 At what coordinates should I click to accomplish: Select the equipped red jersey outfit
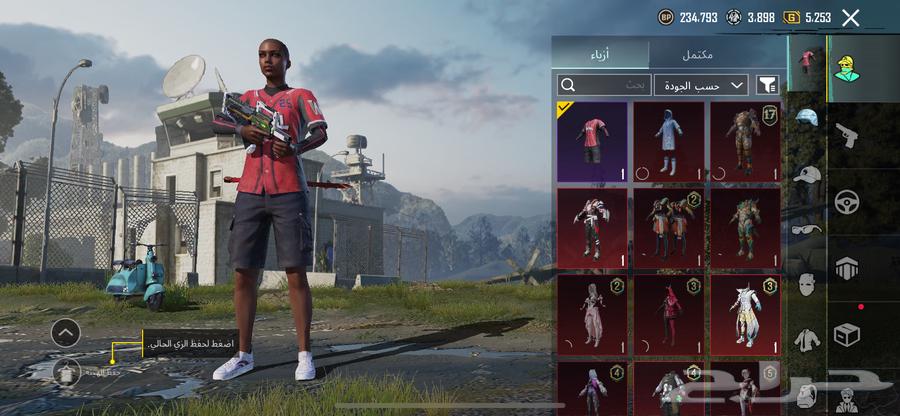click(592, 141)
